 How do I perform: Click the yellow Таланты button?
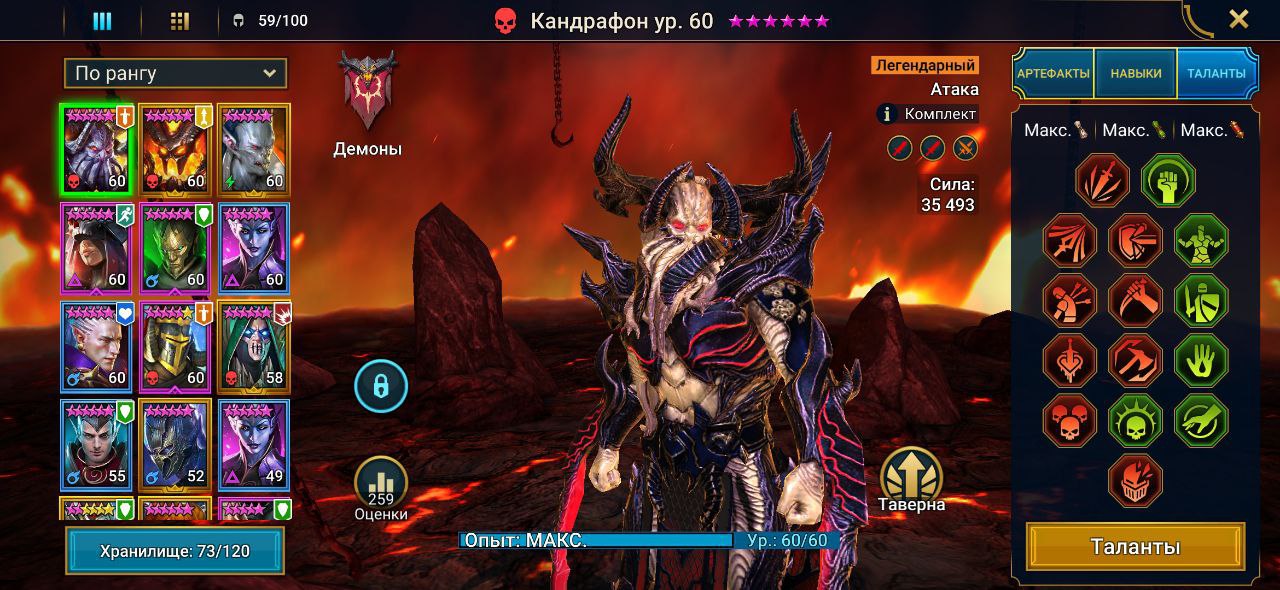[x=1135, y=547]
